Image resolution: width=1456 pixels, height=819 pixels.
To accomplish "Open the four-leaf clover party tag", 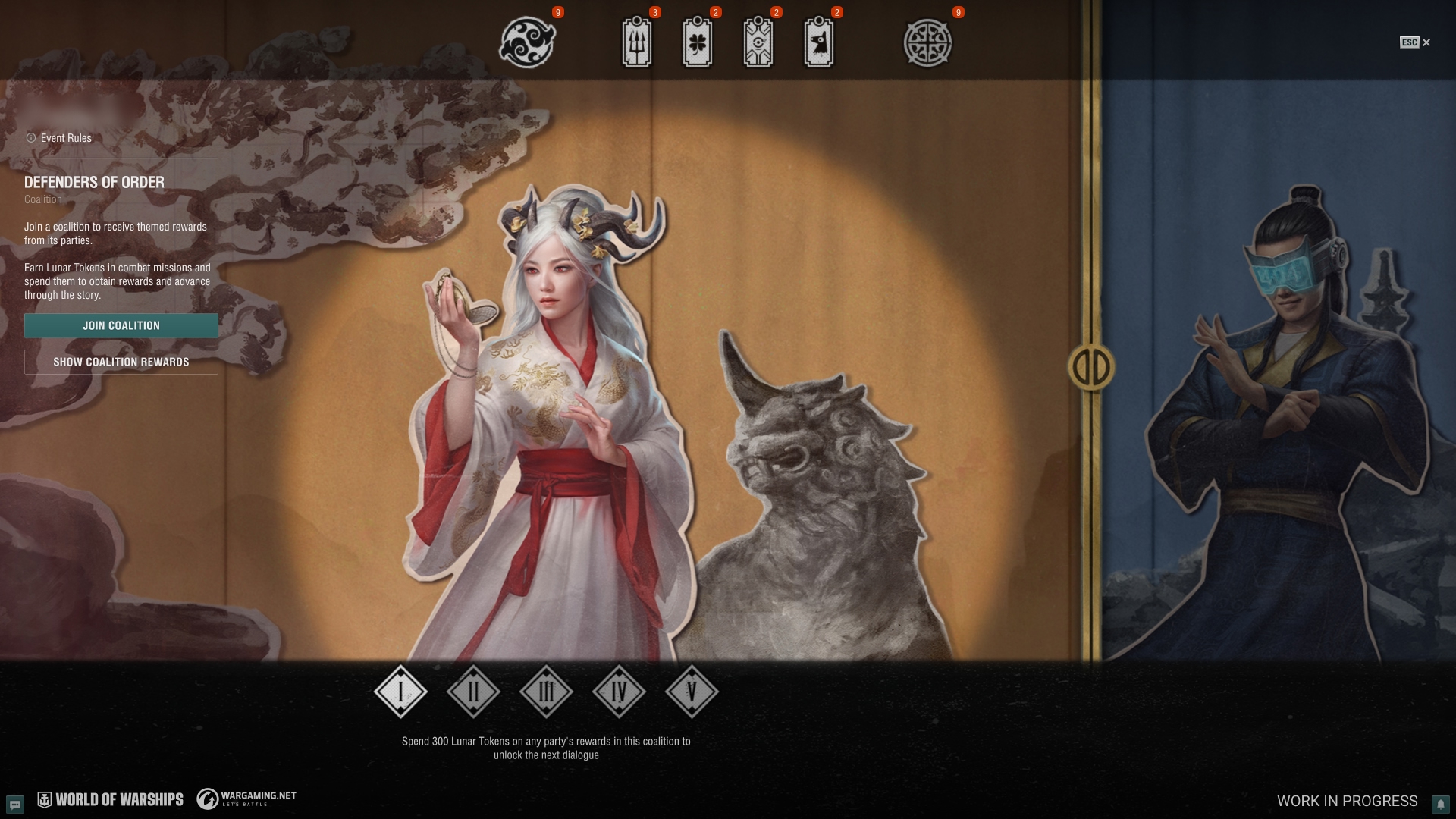I will [x=698, y=42].
